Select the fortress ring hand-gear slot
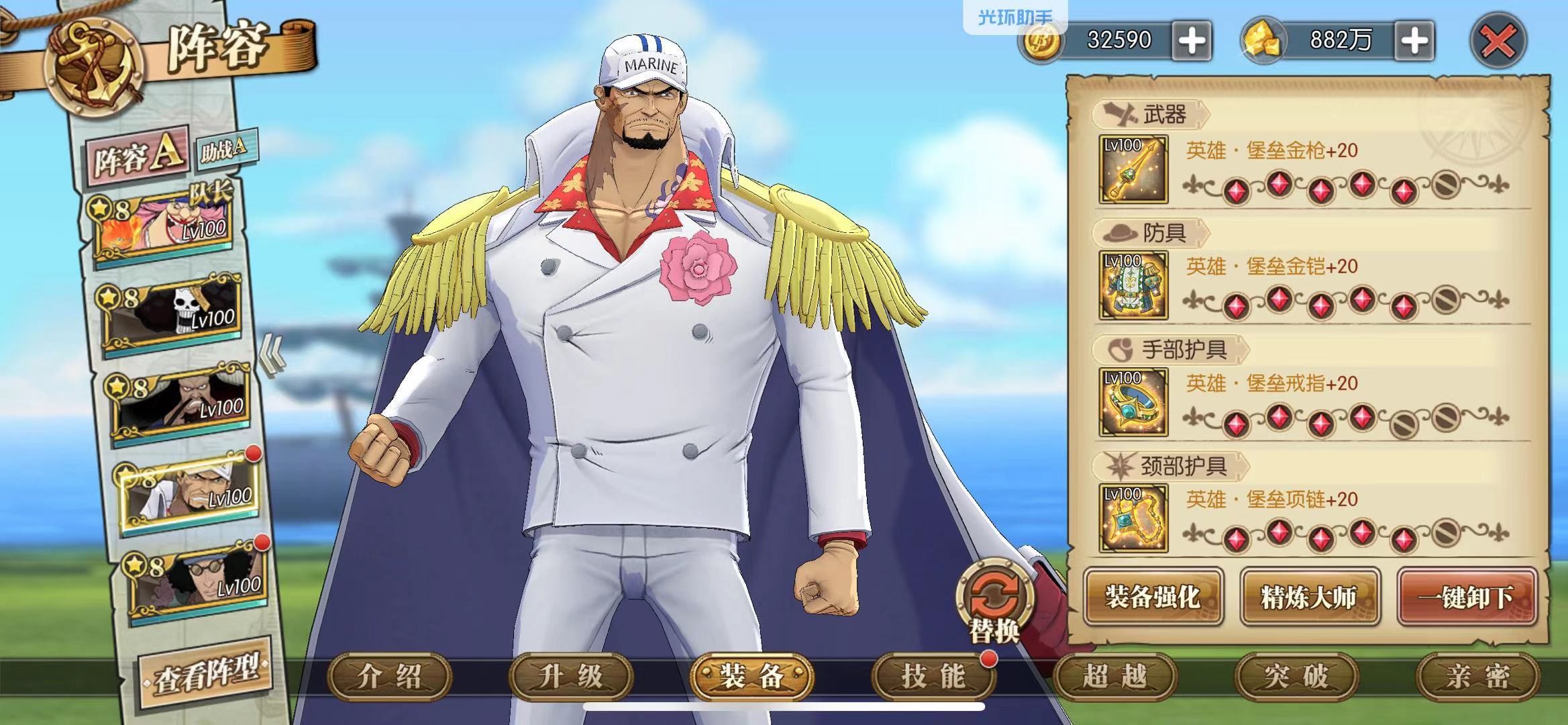The image size is (1568, 725). [x=1133, y=402]
